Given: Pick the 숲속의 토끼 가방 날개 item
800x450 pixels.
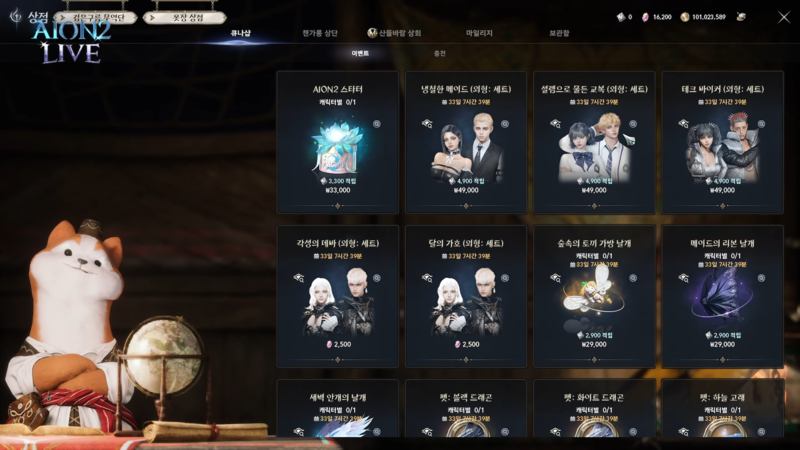Looking at the screenshot, I should 594,295.
